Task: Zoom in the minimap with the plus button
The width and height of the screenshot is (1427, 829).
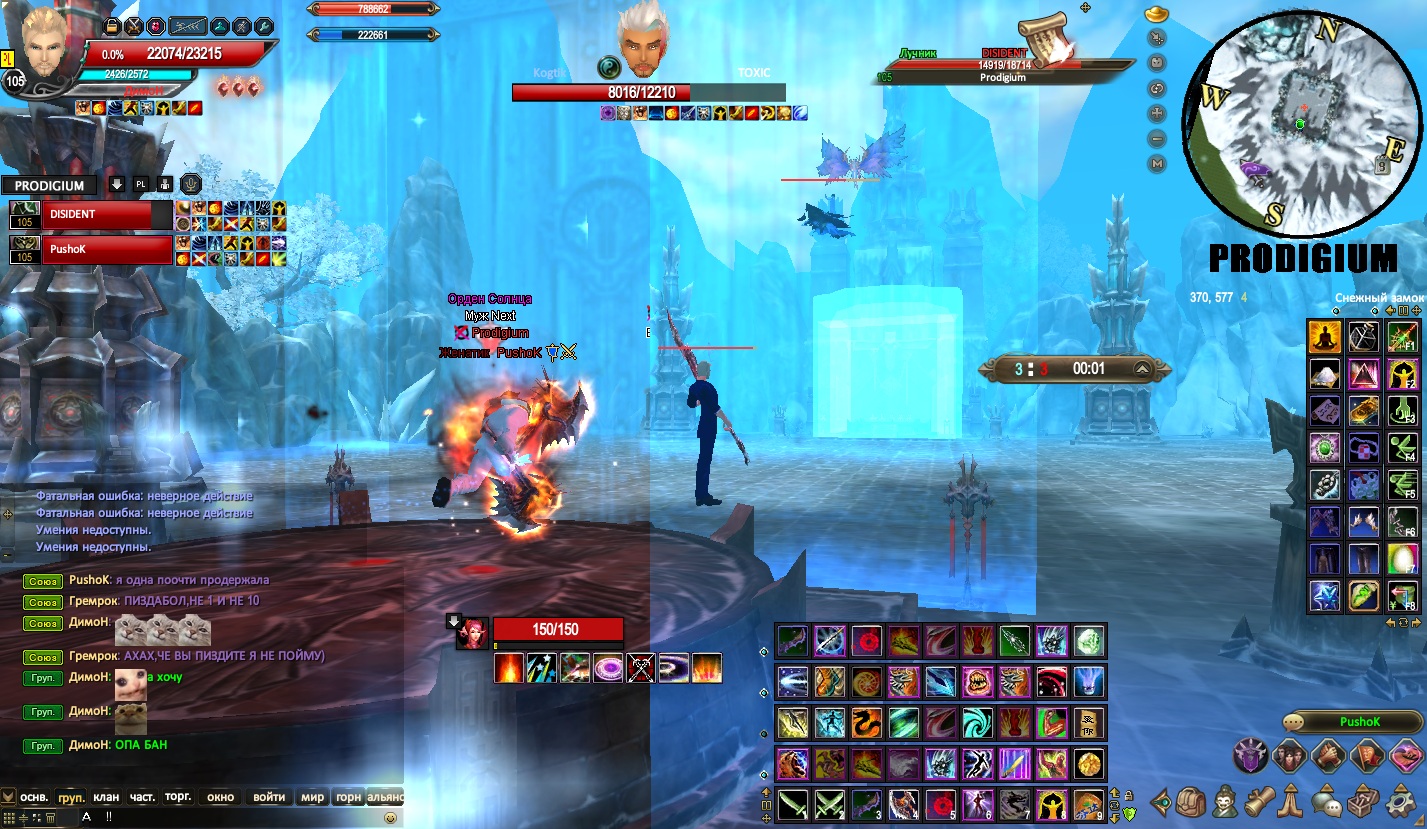Action: 1158,113
